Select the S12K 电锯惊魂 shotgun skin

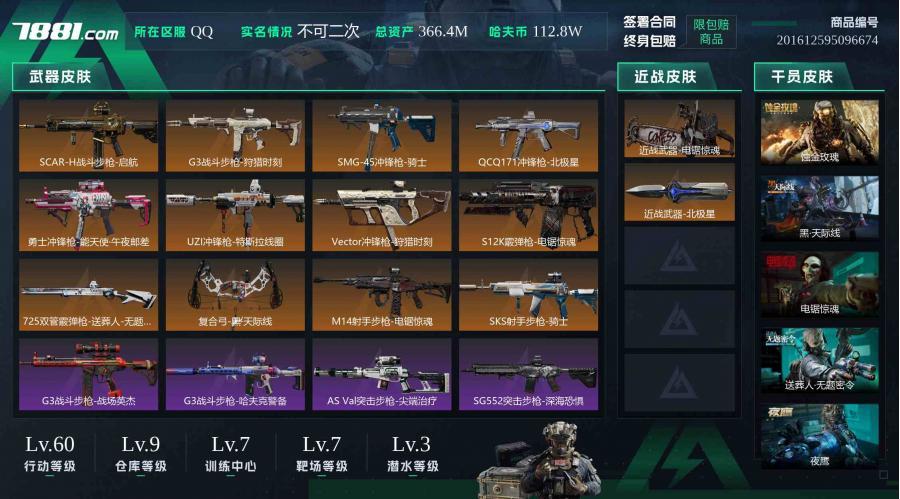(x=529, y=214)
